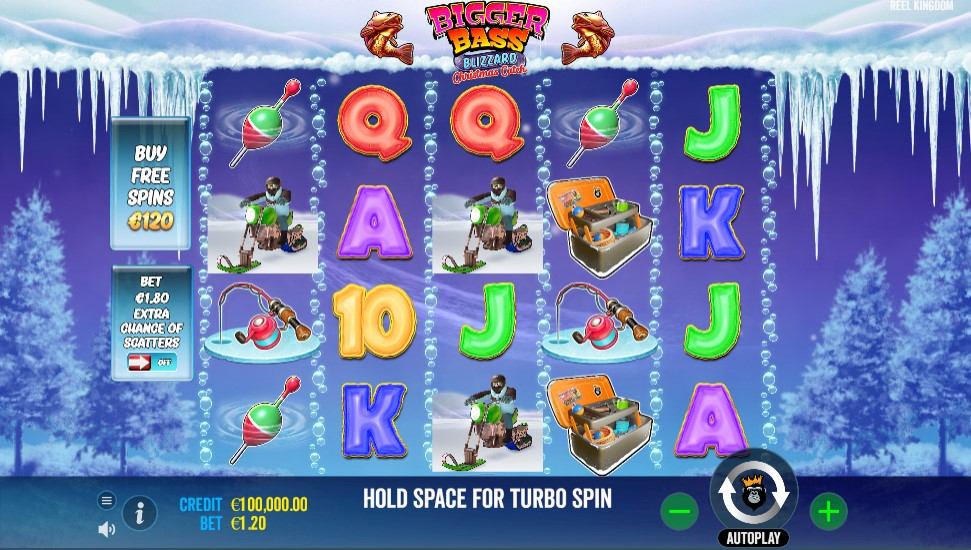Mute sound with the speaker icon

[x=107, y=529]
